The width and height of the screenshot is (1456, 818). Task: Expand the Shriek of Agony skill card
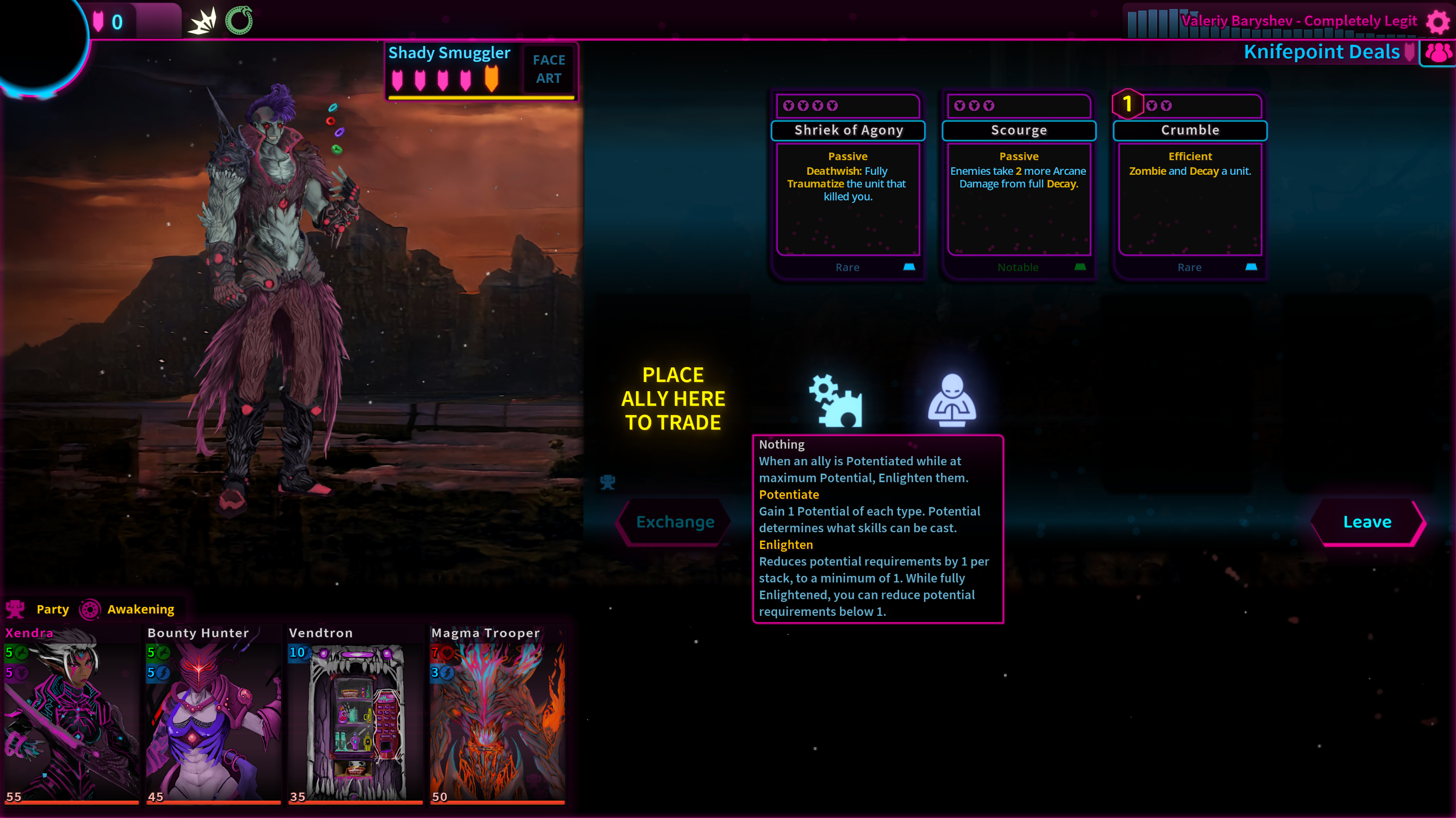[848, 130]
